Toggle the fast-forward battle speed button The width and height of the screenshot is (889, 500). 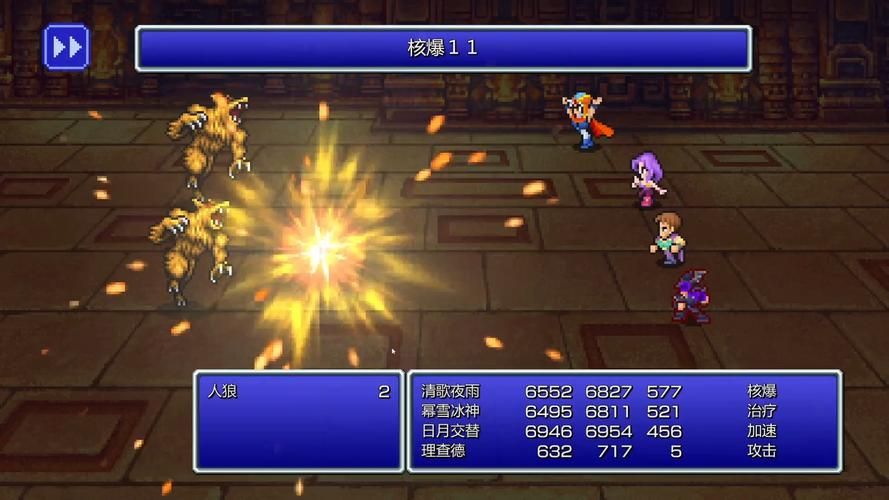point(67,46)
